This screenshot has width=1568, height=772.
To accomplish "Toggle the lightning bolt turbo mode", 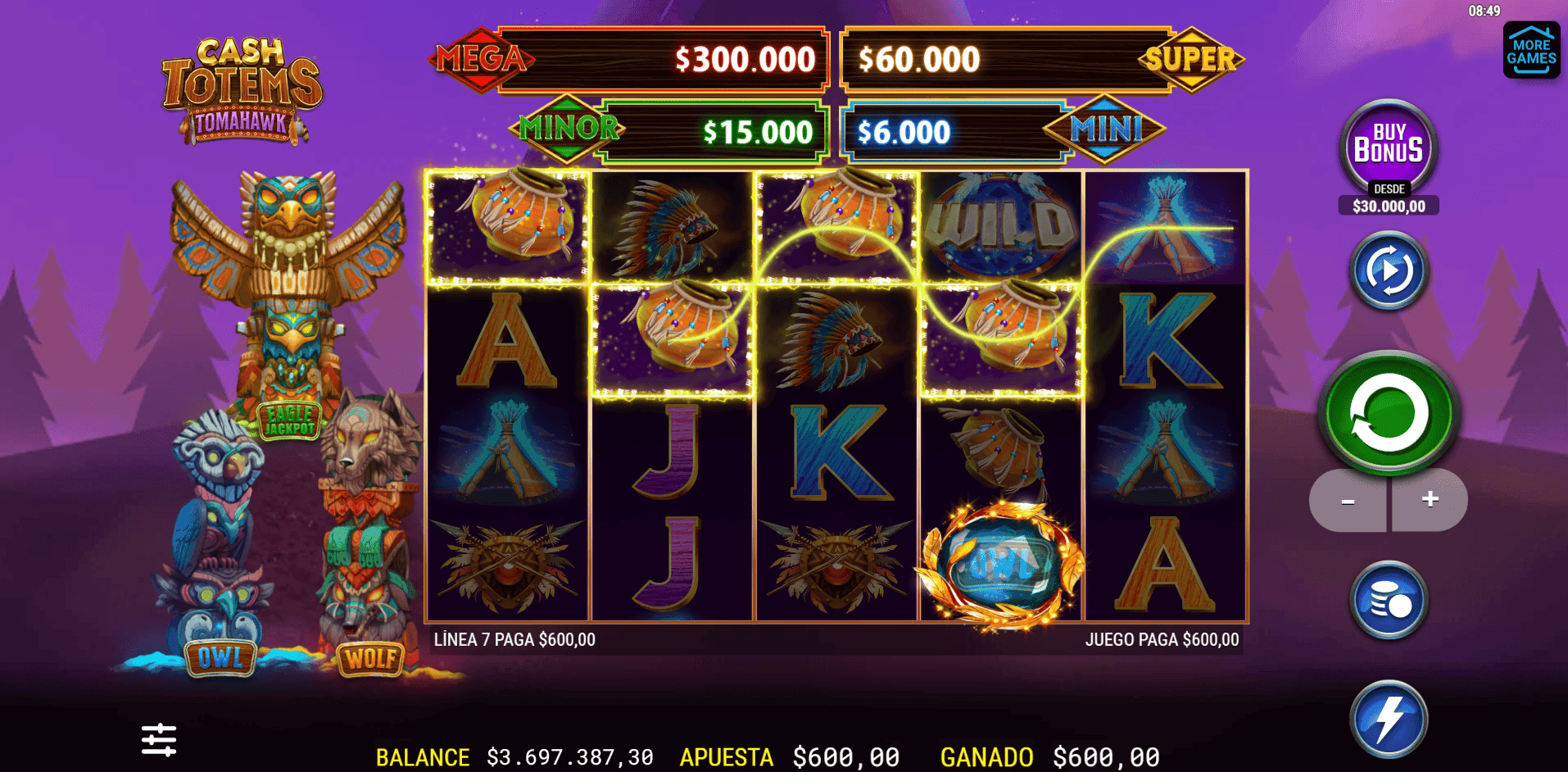I will coord(1389,719).
